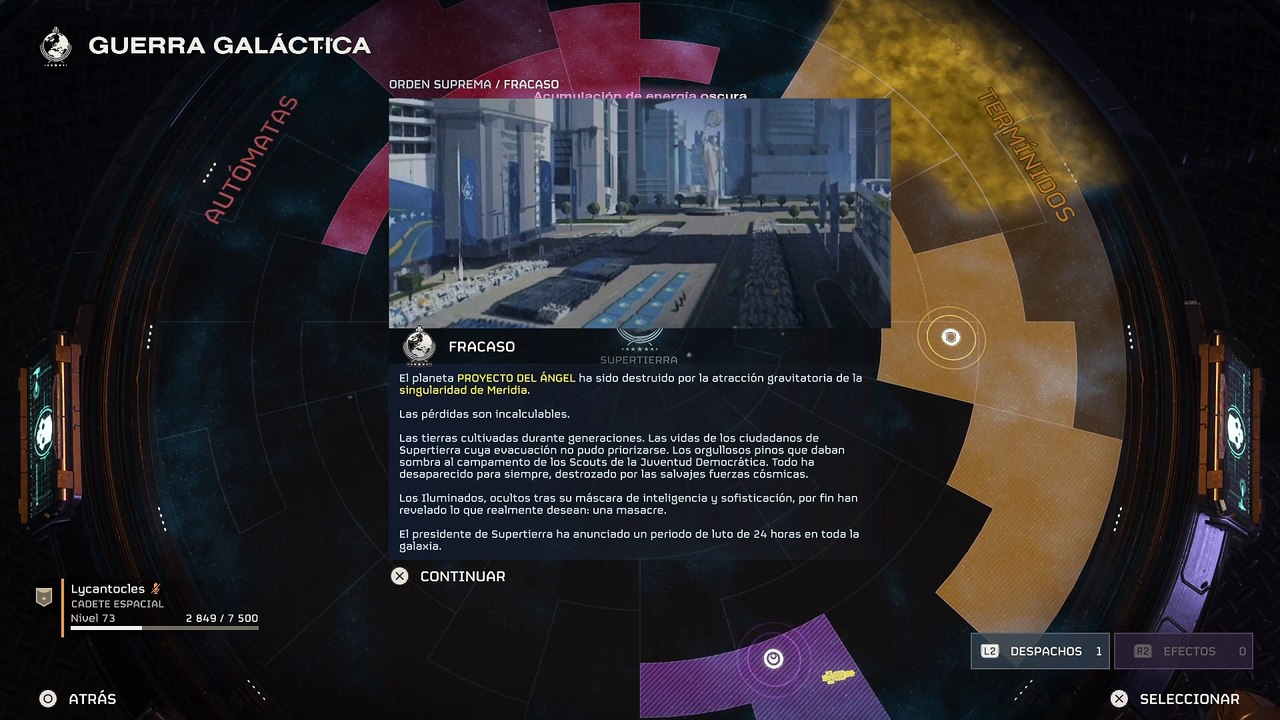Screen dimensions: 1280x720
Task: Click the Guerra Galáctica globe emblem
Action: click(x=56, y=46)
